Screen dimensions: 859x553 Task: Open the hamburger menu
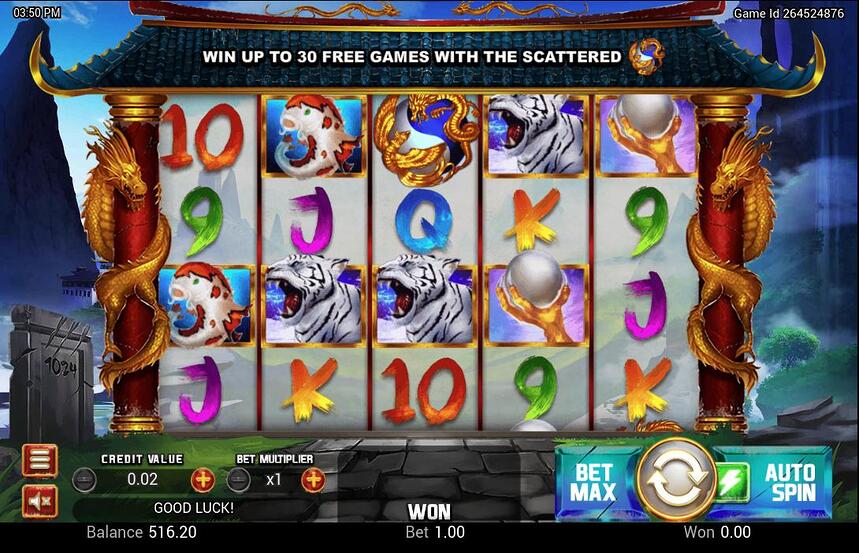40,460
